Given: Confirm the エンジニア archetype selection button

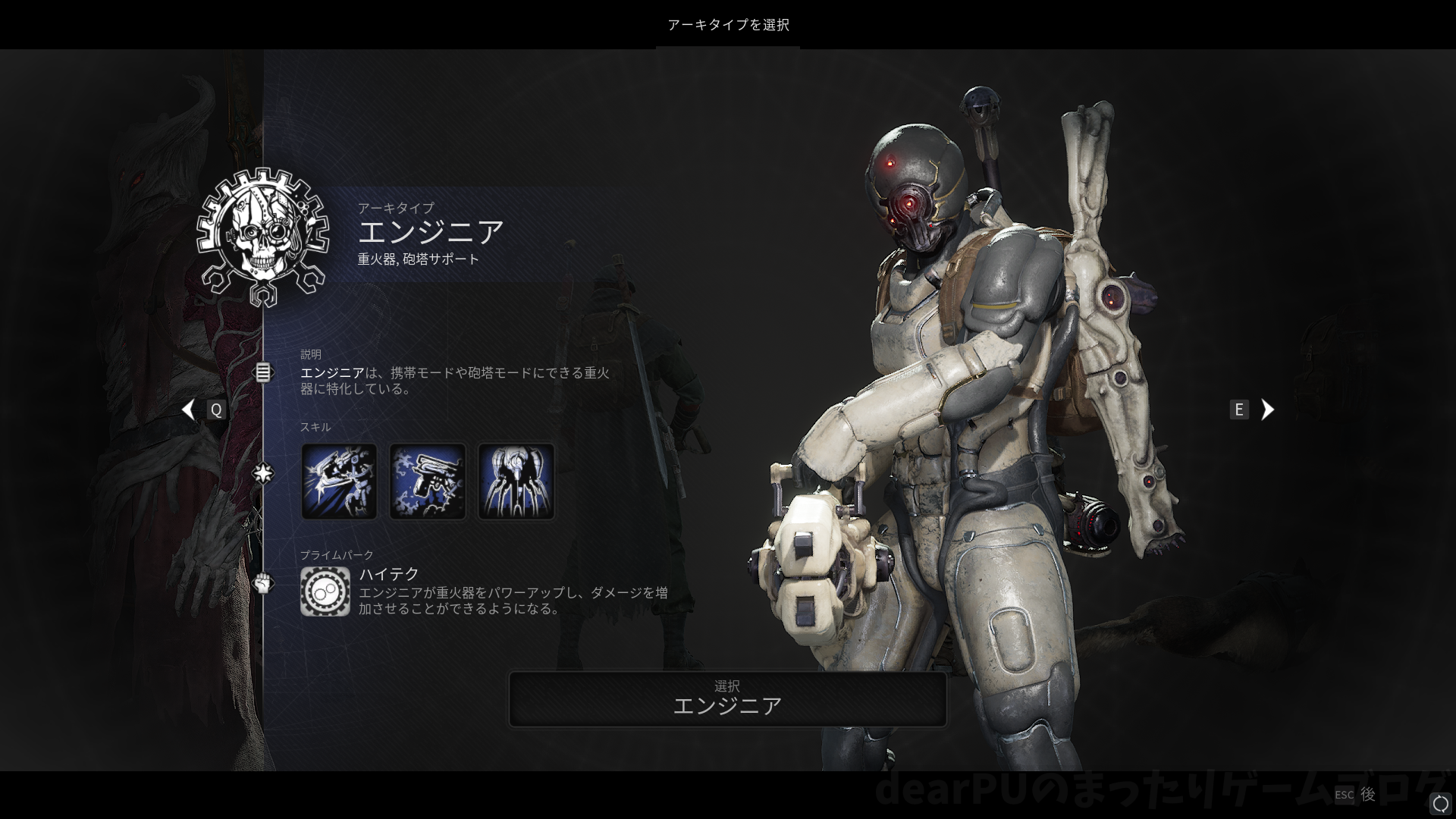Looking at the screenshot, I should pos(727,698).
